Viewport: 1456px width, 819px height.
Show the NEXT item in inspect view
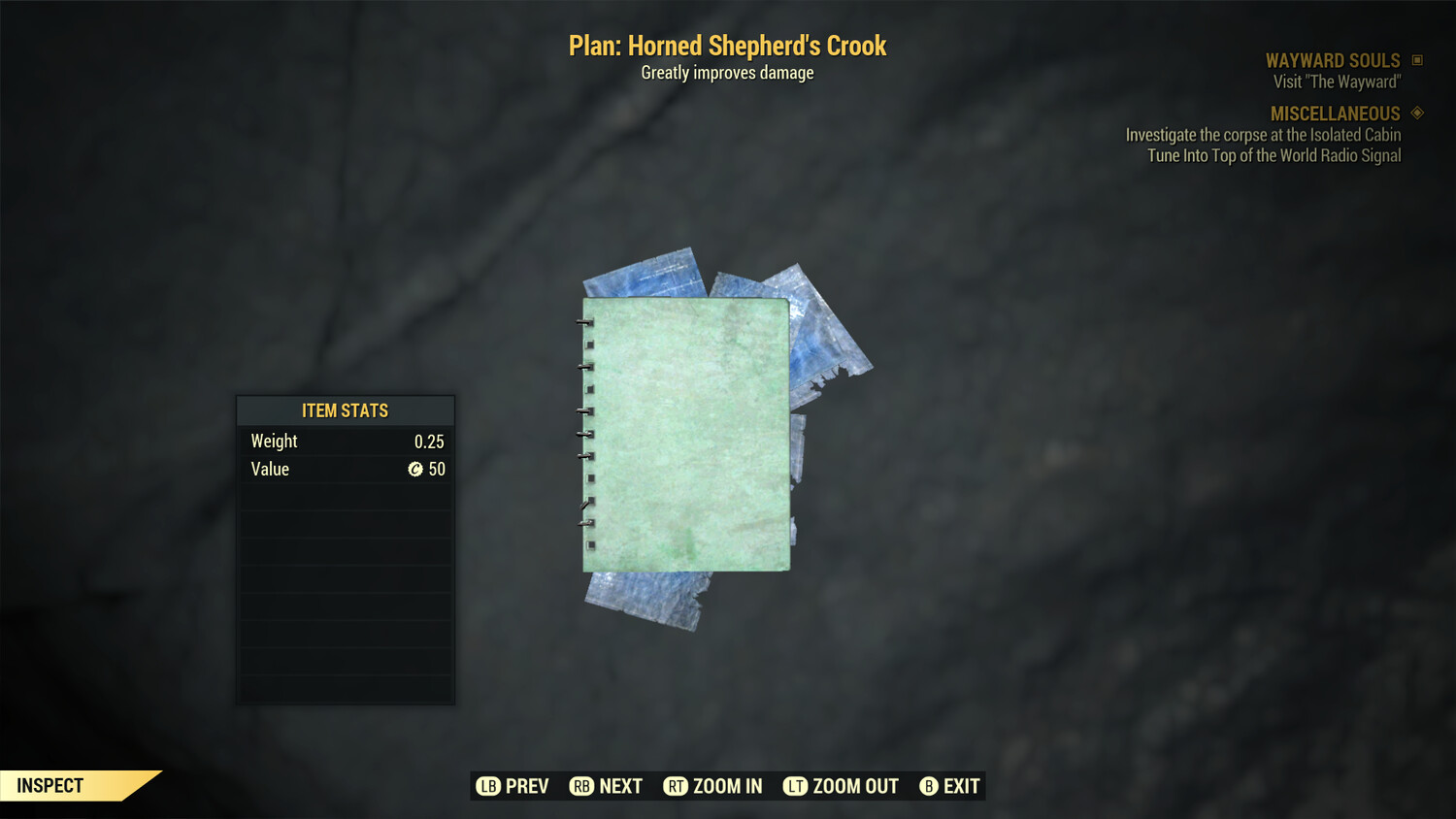click(606, 786)
